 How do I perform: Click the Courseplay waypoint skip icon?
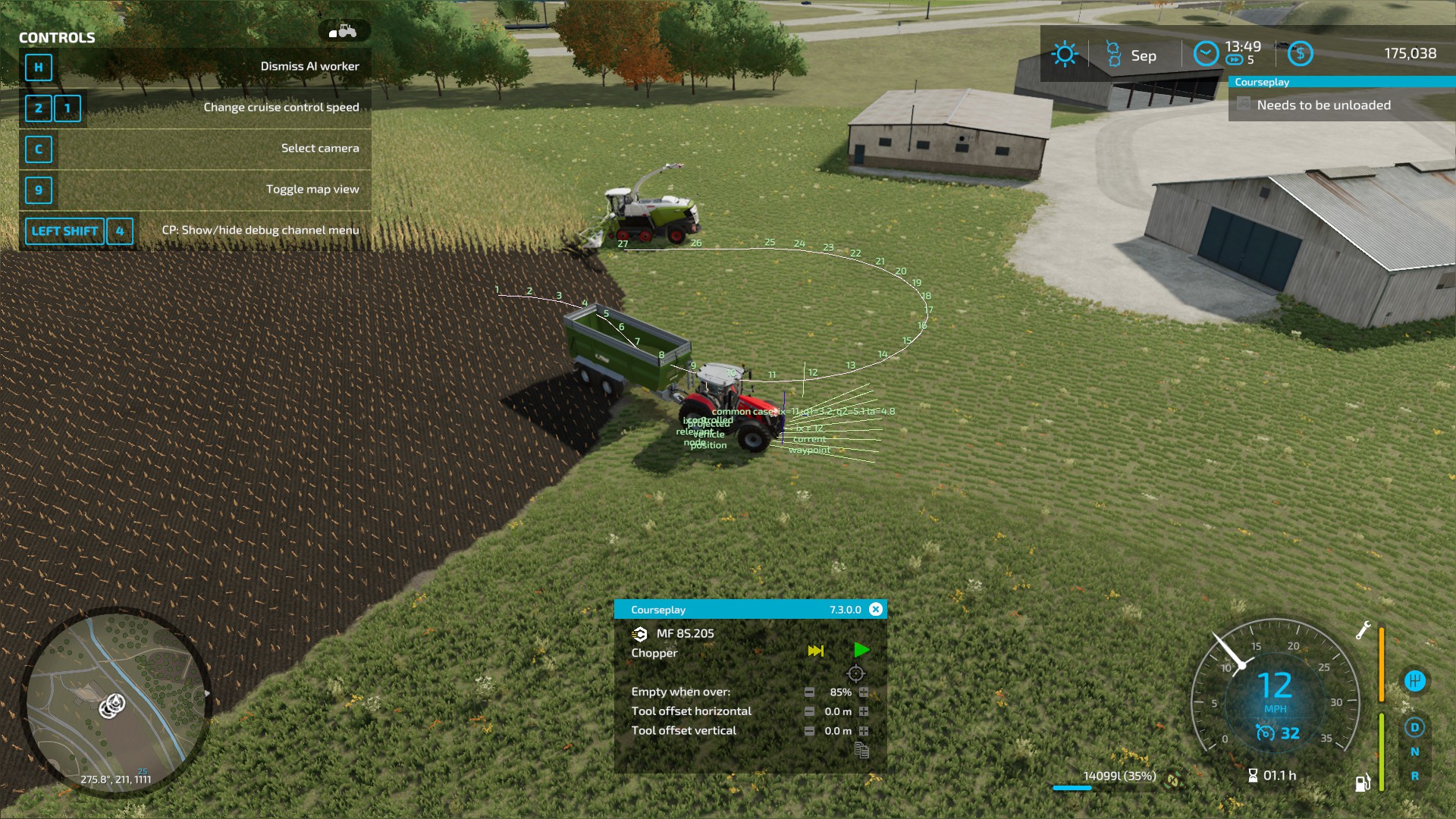[x=816, y=651]
